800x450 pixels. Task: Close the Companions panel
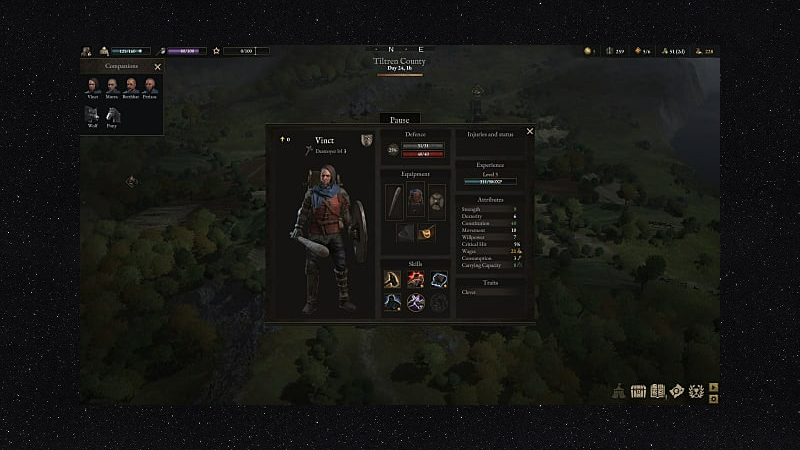coord(157,67)
